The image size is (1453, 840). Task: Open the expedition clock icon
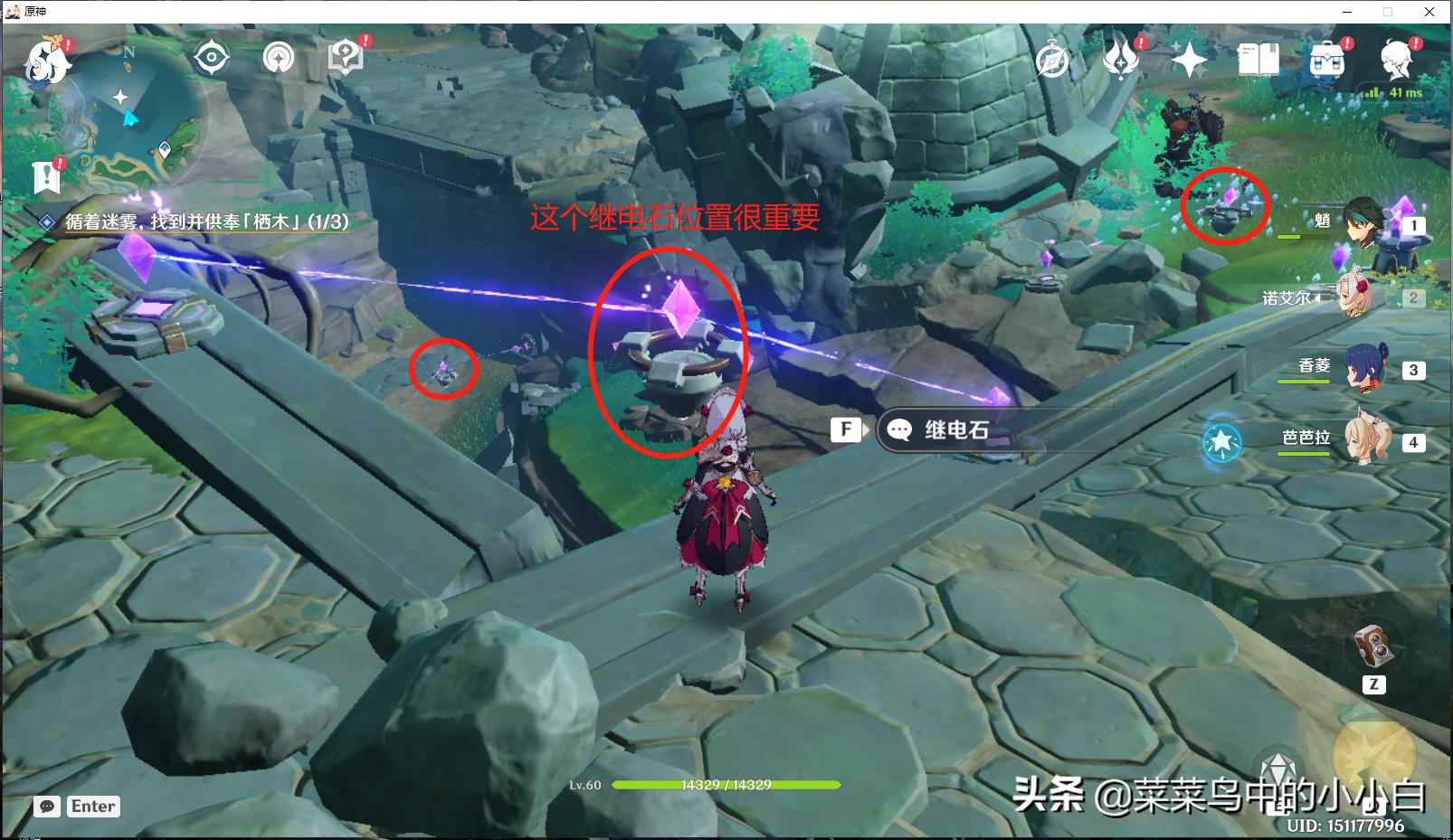click(1050, 58)
